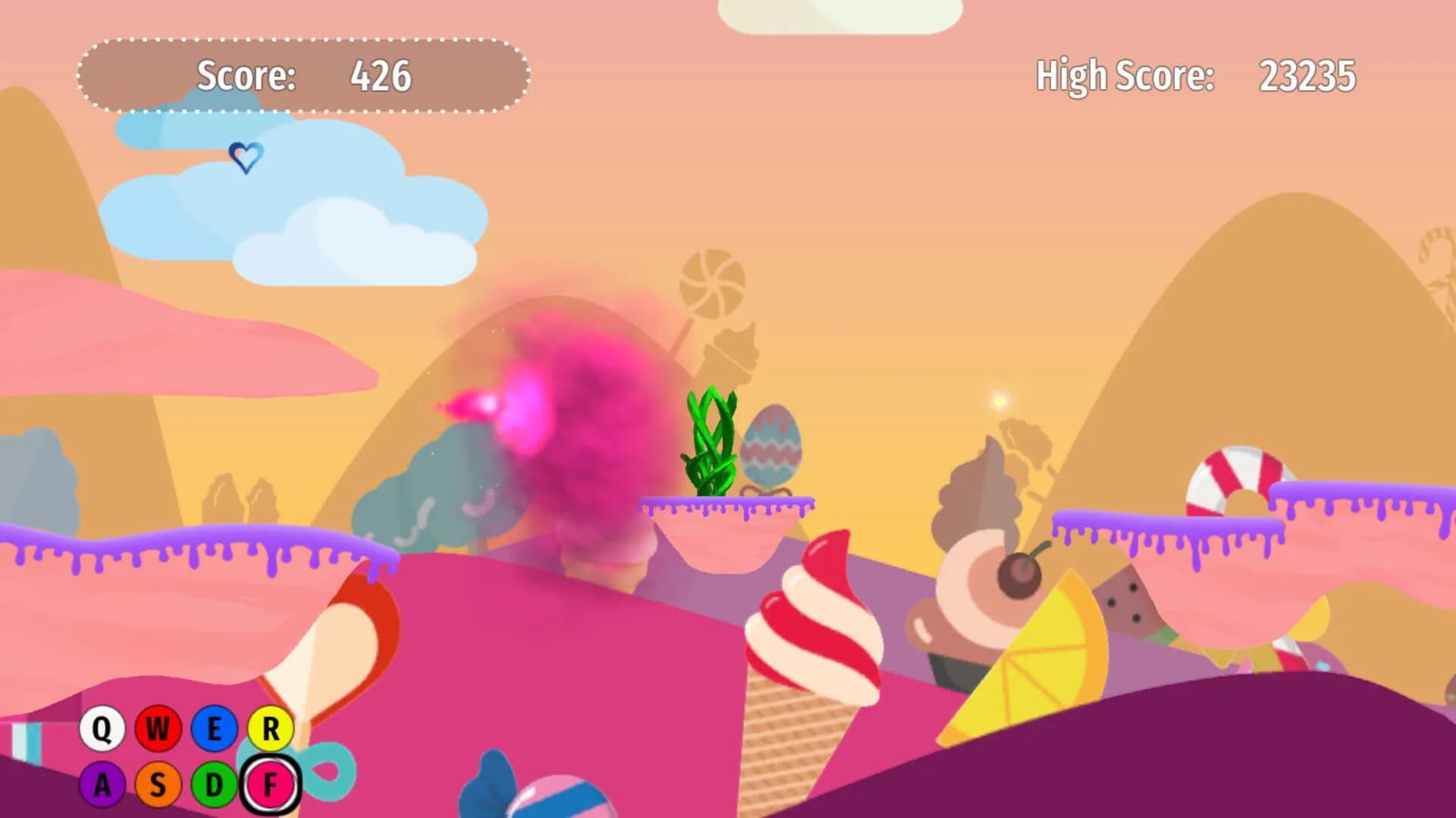This screenshot has width=1456, height=818.
Task: Select the High Score label
Action: click(x=1125, y=75)
